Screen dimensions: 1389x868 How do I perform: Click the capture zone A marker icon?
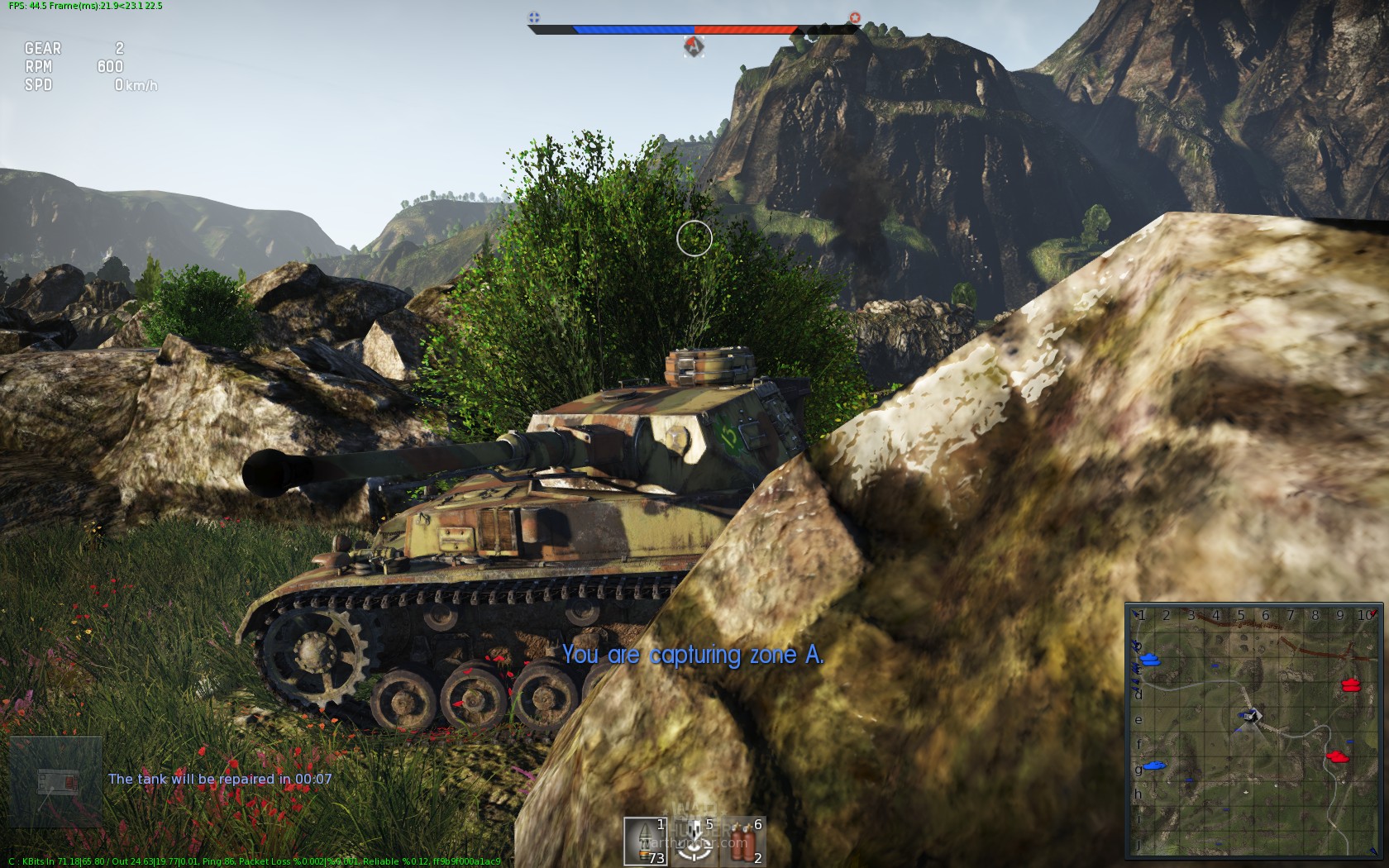(694, 46)
